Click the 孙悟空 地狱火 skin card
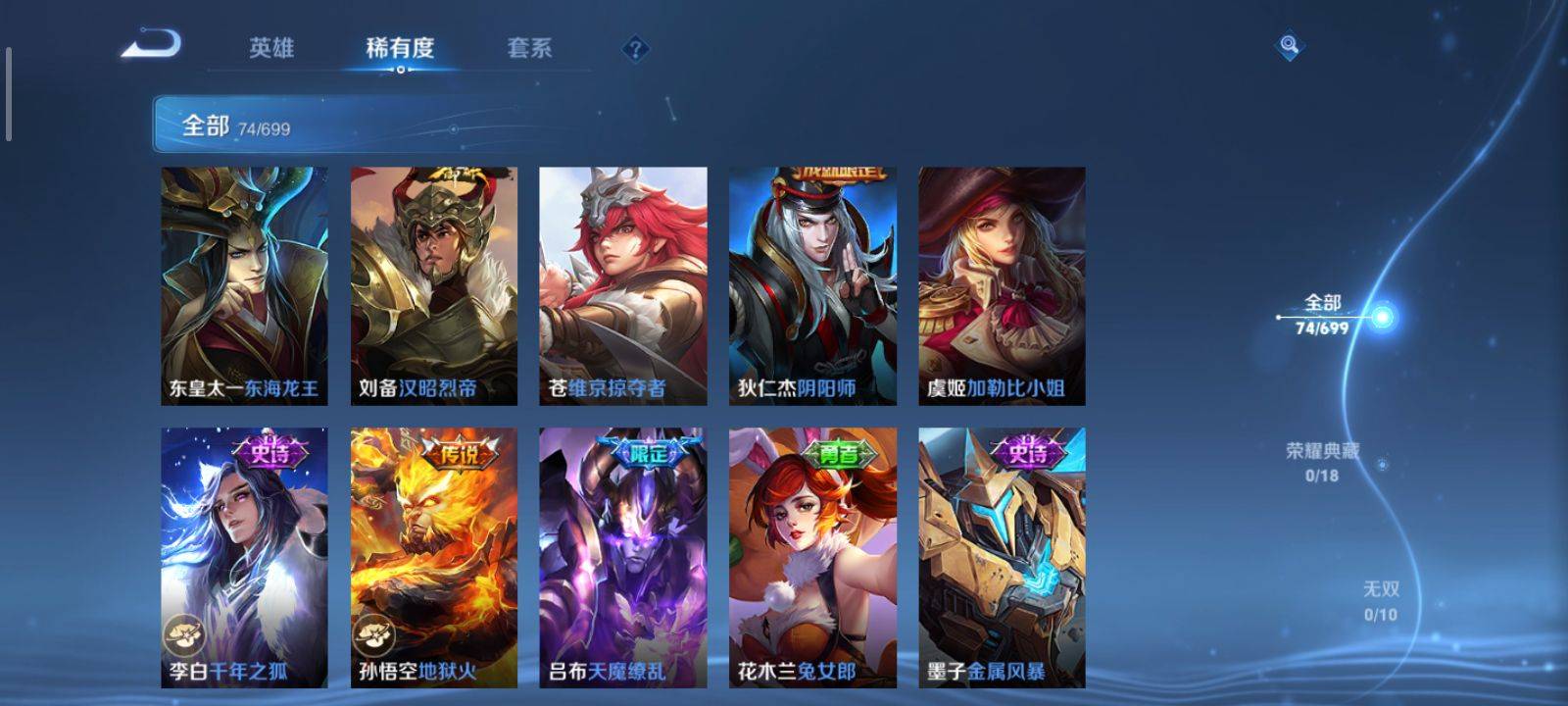 pyautogui.click(x=434, y=557)
